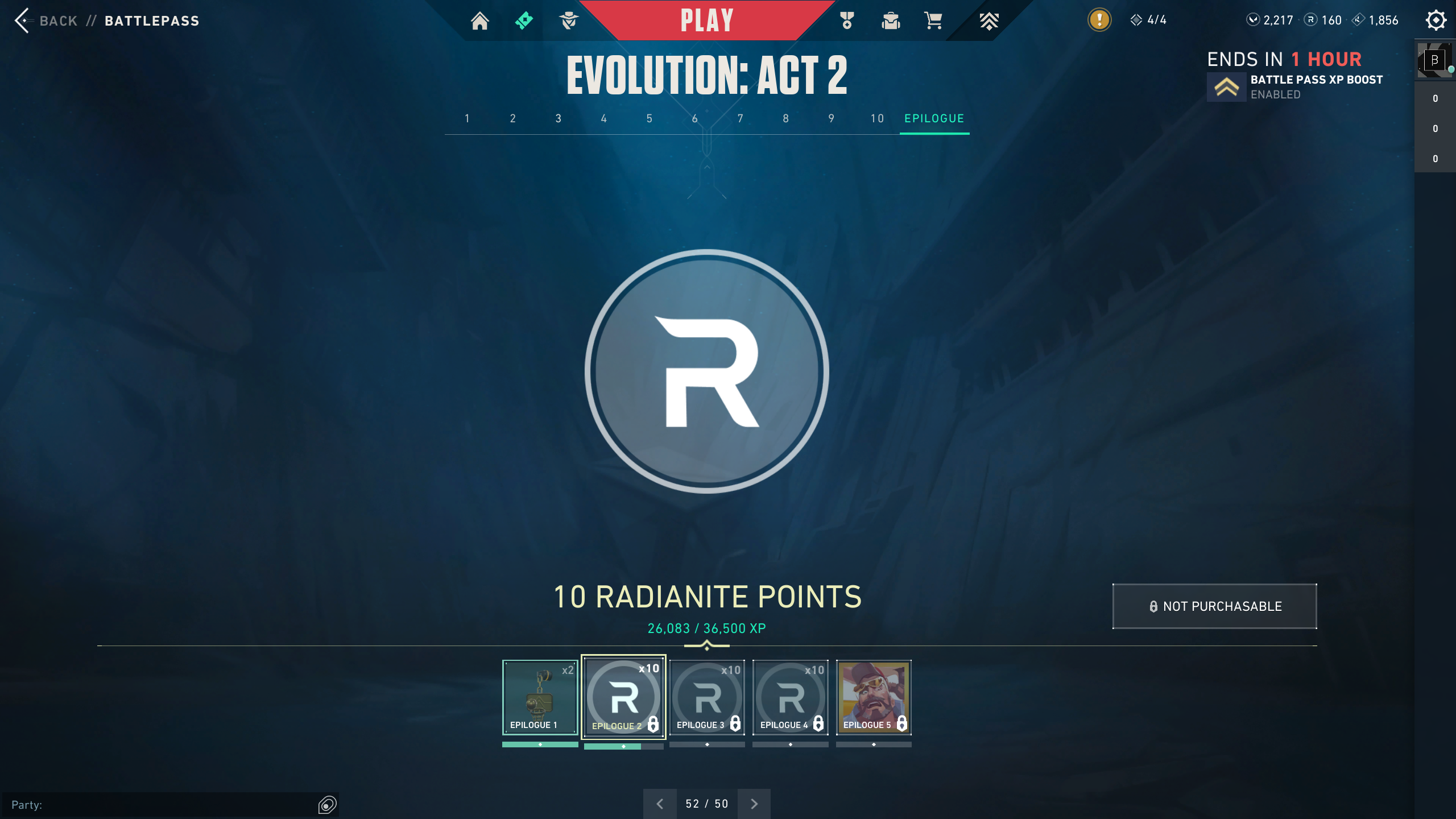Open the settings gear

coord(1436,20)
